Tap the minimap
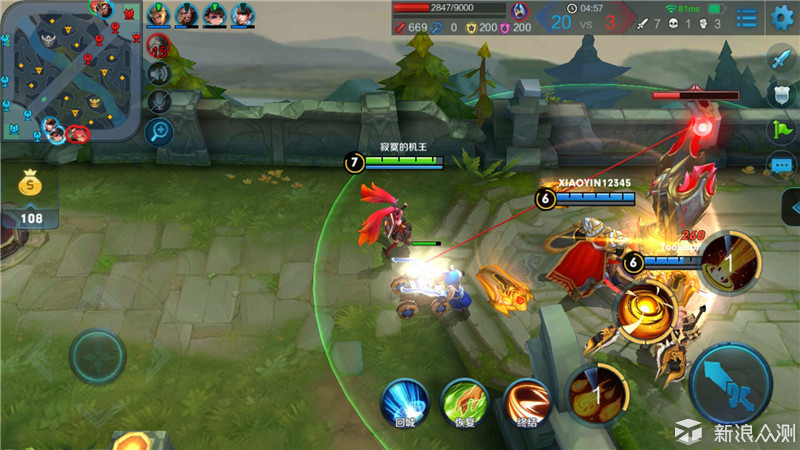Screen dimensions: 800x450 click(x=70, y=72)
